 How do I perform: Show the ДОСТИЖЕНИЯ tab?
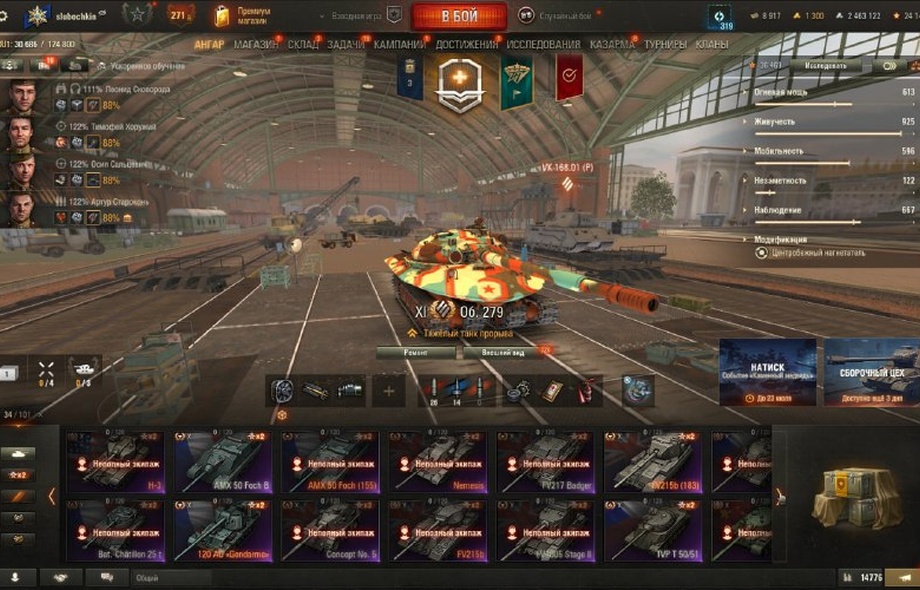466,44
